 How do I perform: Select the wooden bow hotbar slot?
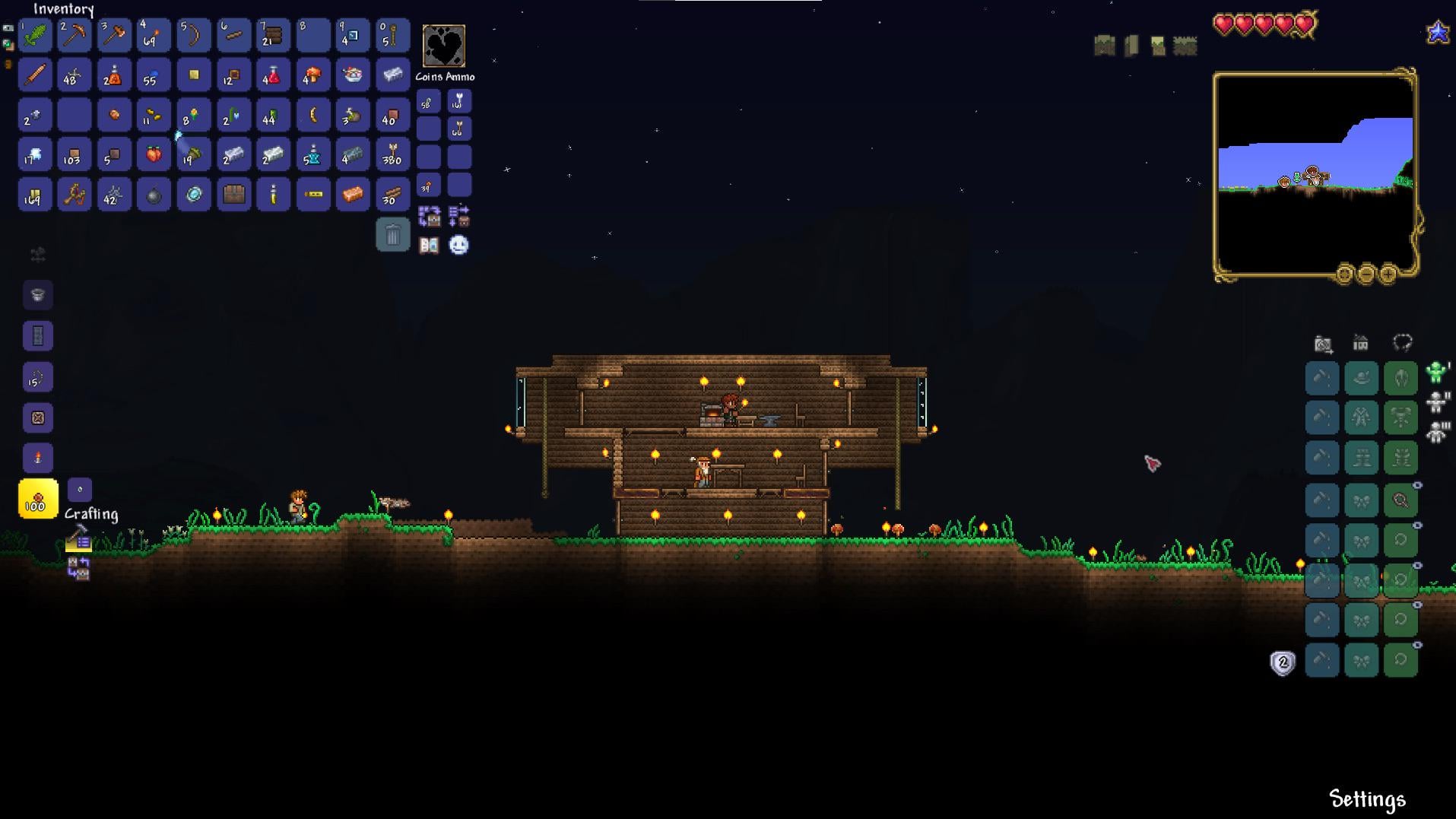193,36
